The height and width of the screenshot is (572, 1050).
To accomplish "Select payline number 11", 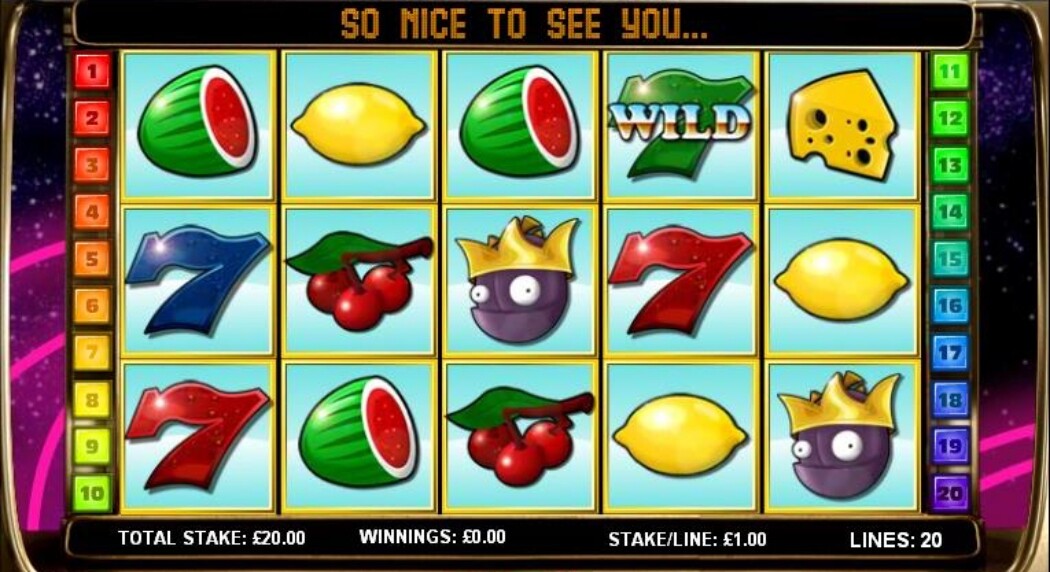I will pyautogui.click(x=949, y=71).
